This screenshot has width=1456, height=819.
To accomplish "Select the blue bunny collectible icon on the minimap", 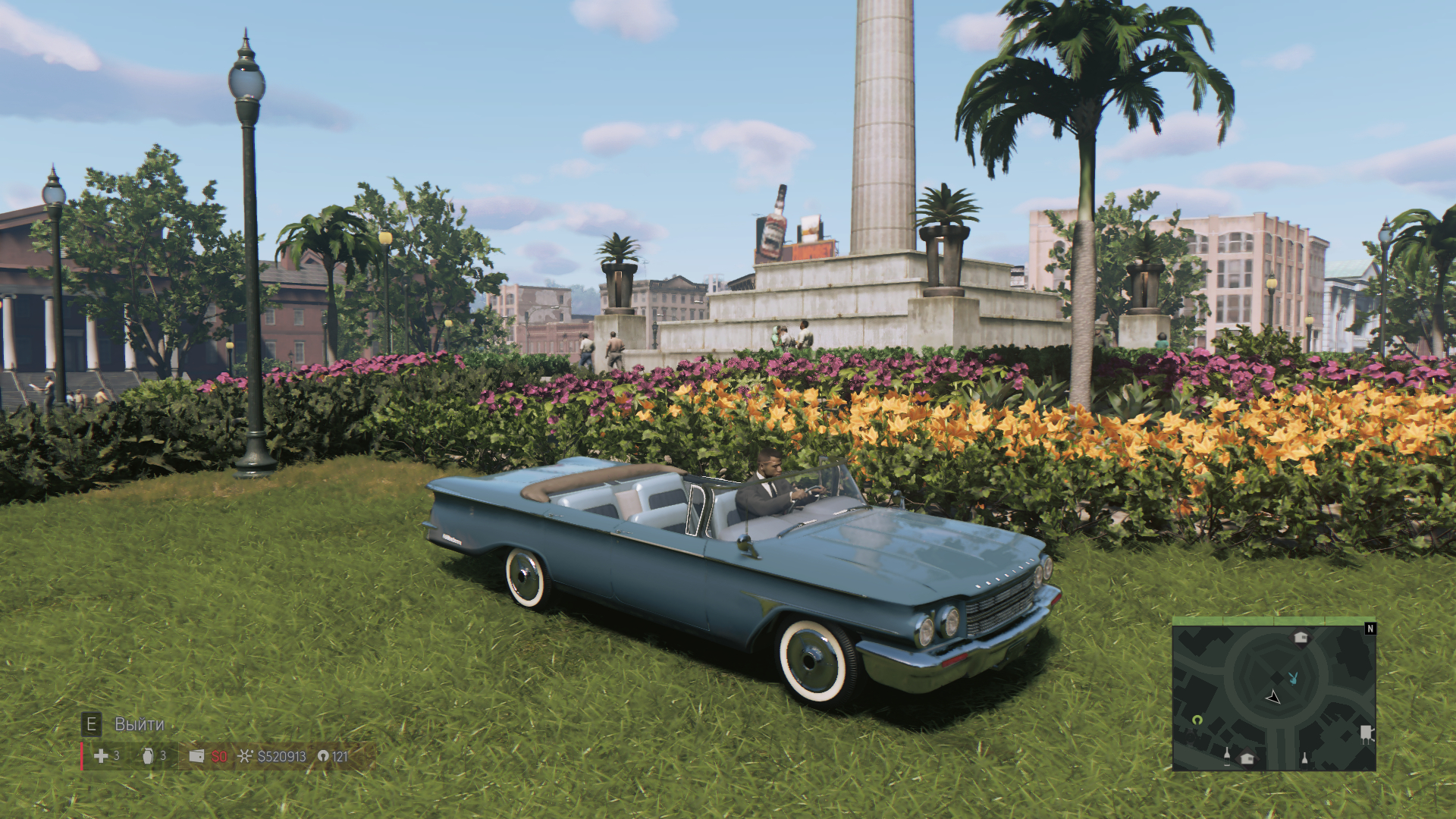I will pyautogui.click(x=1293, y=679).
